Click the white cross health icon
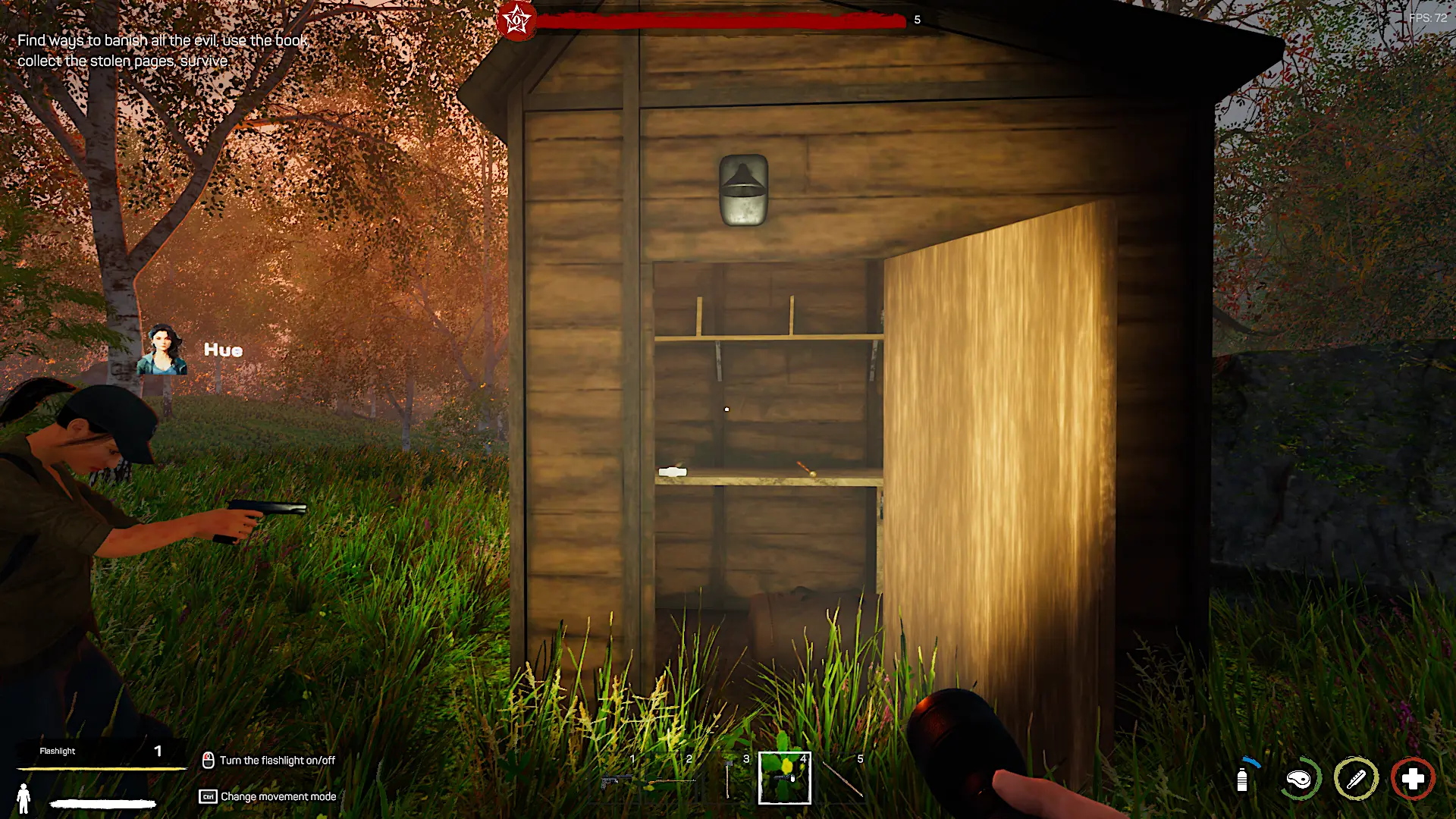The width and height of the screenshot is (1456, 819). pyautogui.click(x=1413, y=779)
